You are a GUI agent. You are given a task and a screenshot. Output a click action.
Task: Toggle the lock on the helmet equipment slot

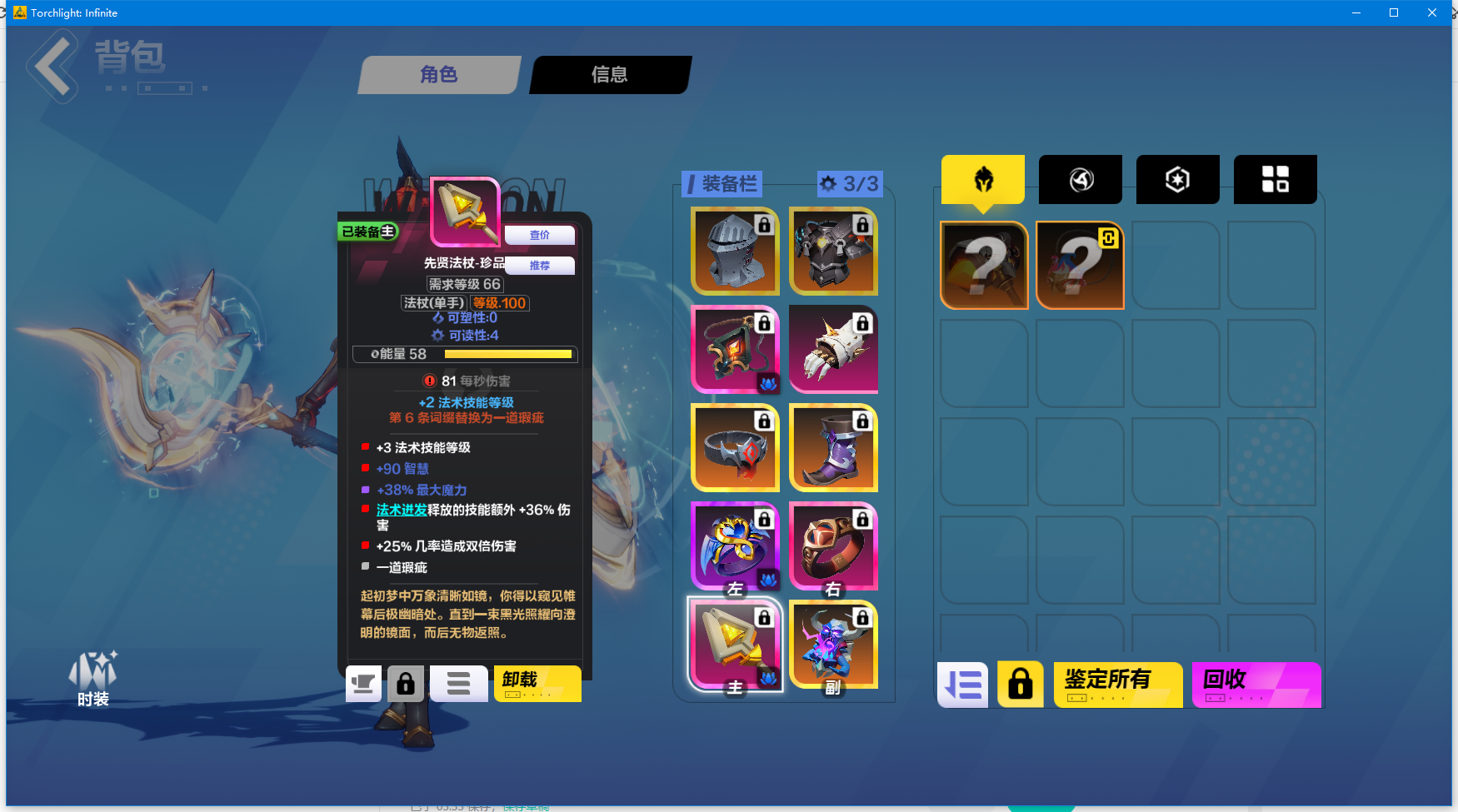pyautogui.click(x=764, y=225)
